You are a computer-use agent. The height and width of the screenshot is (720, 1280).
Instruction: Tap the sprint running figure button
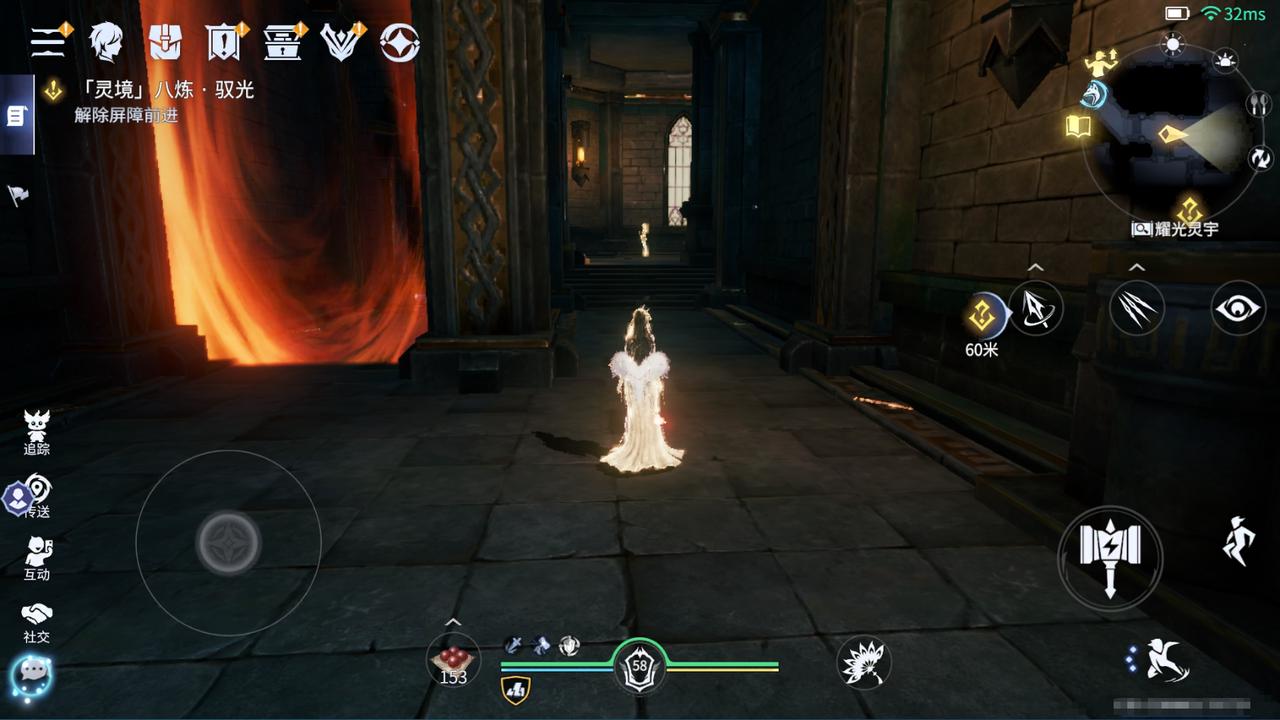[1238, 541]
